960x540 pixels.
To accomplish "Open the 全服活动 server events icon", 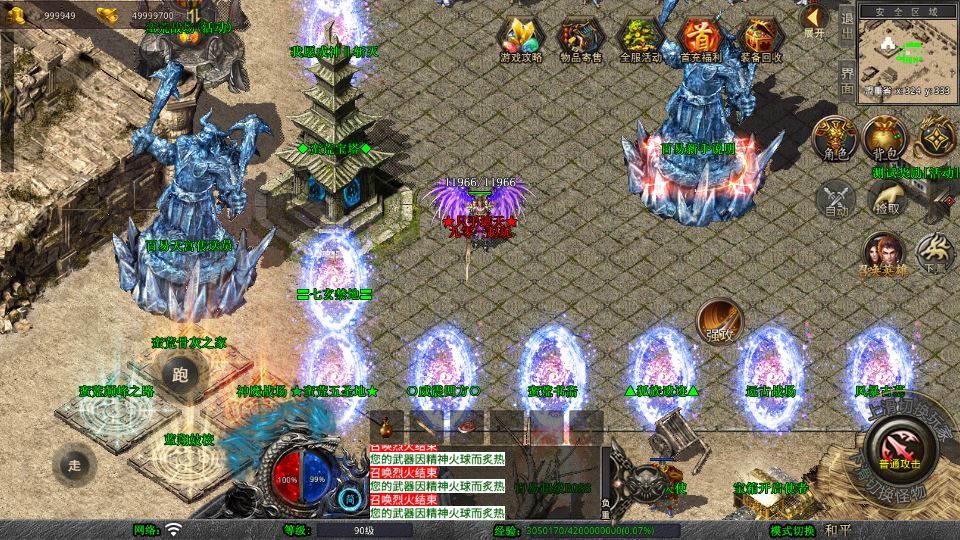I will click(x=641, y=40).
